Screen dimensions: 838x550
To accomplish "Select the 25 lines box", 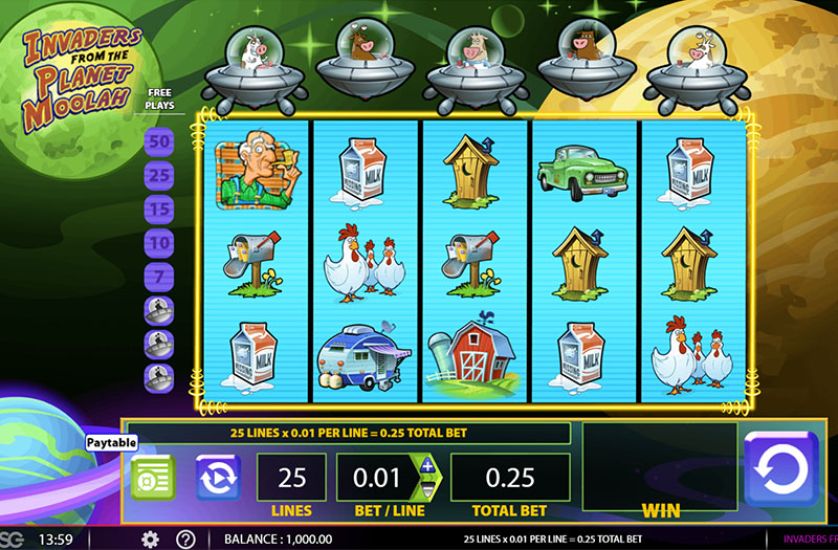I will coord(292,477).
